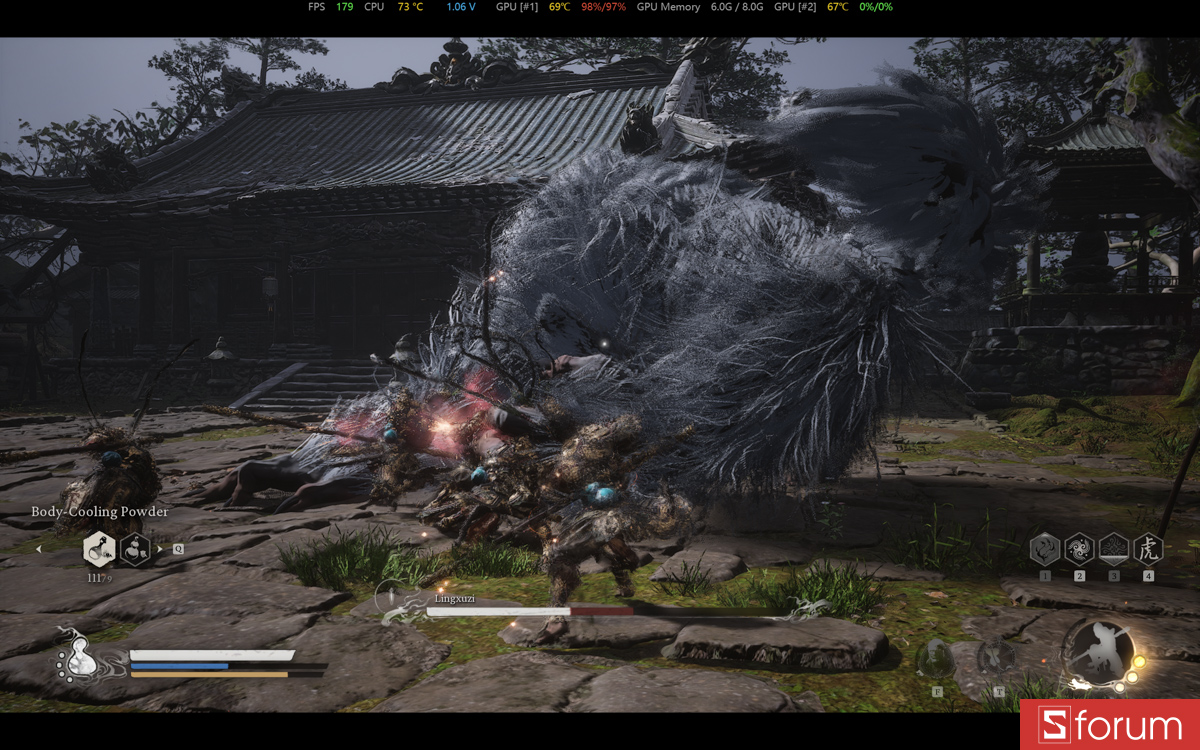The image size is (1200, 750).
Task: Select the Body-Cooling Powder item slot
Action: [x=99, y=548]
